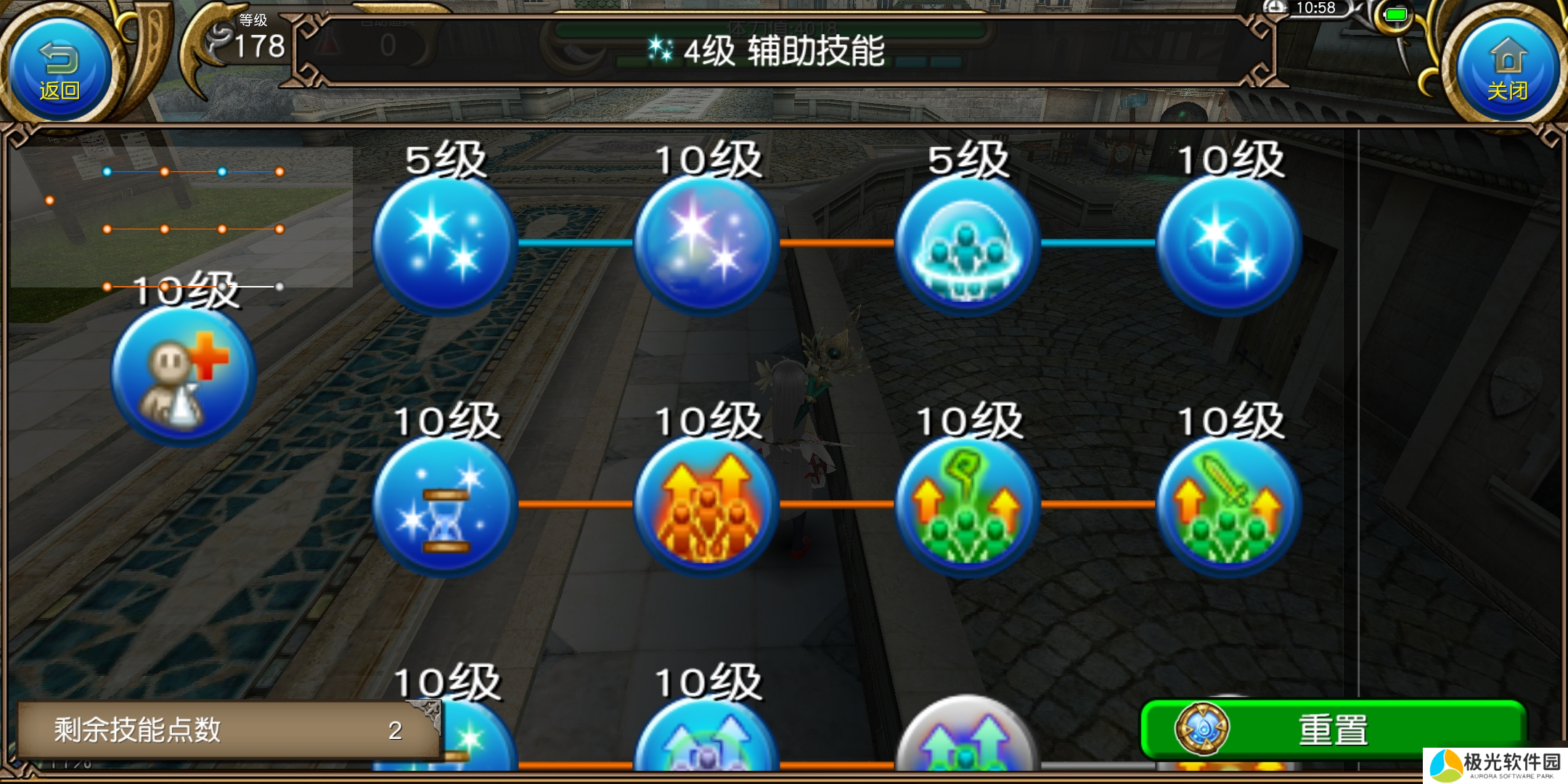Tap the home icon inside 关闭 button
The image size is (1568, 784).
(x=1508, y=57)
